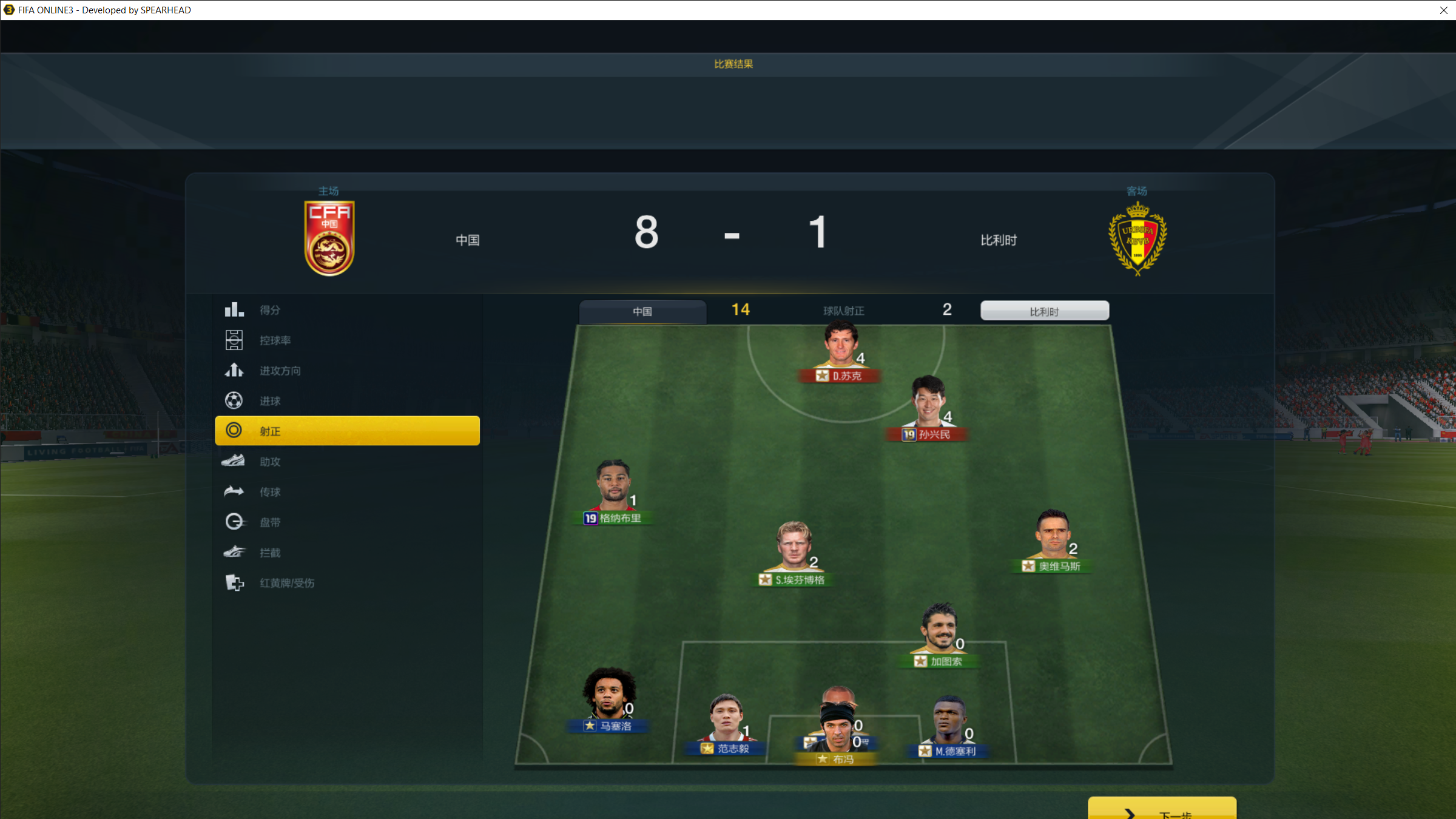The image size is (1456, 819).
Task: Switch to the 比利时 team tab
Action: coord(1044,311)
